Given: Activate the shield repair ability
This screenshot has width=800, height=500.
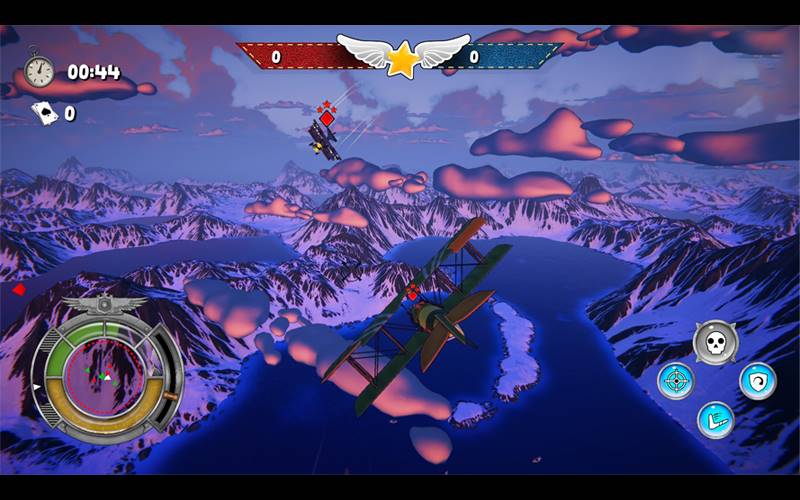Looking at the screenshot, I should pos(757,381).
